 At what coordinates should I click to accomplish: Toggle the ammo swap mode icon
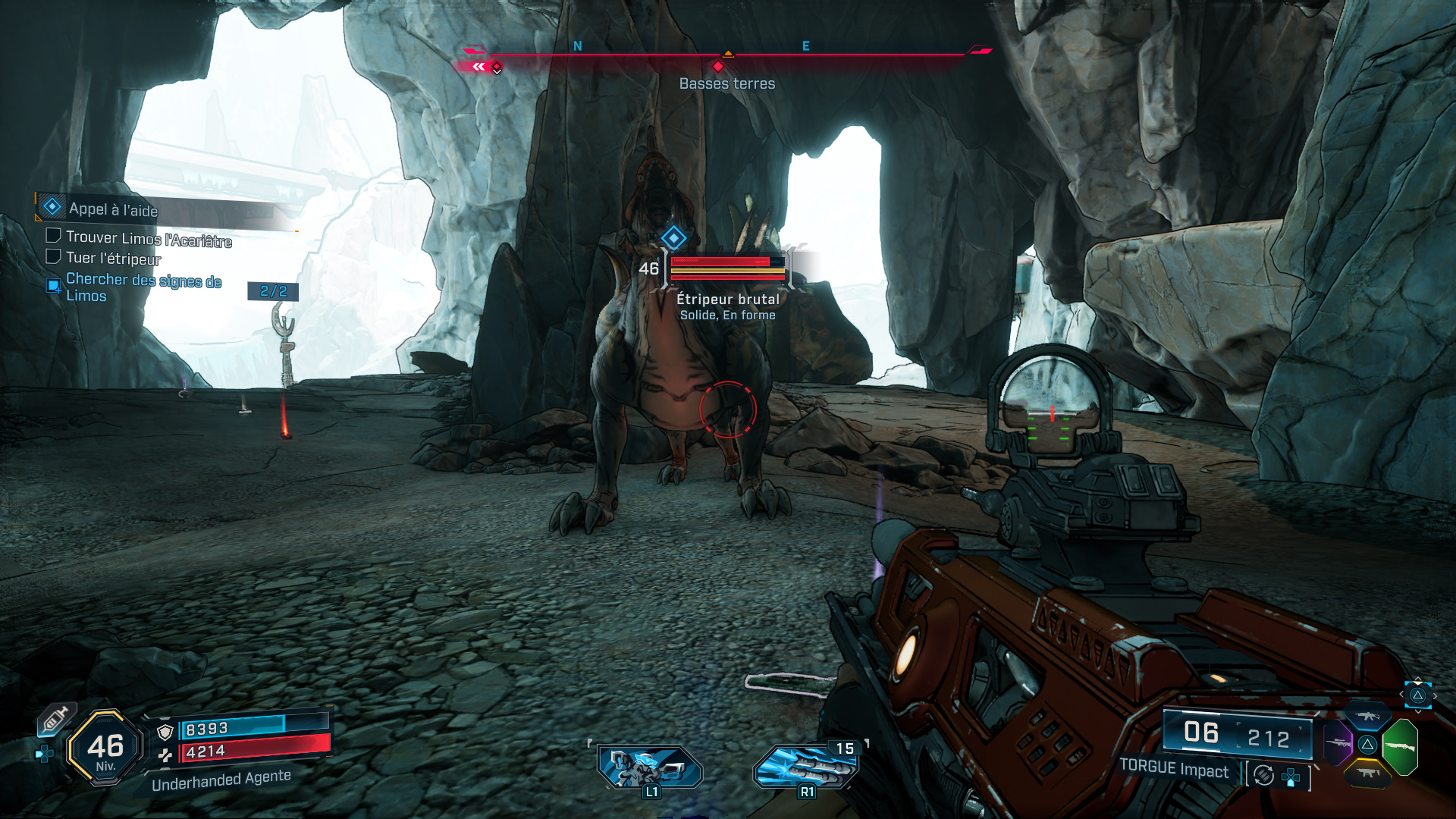click(x=1263, y=775)
